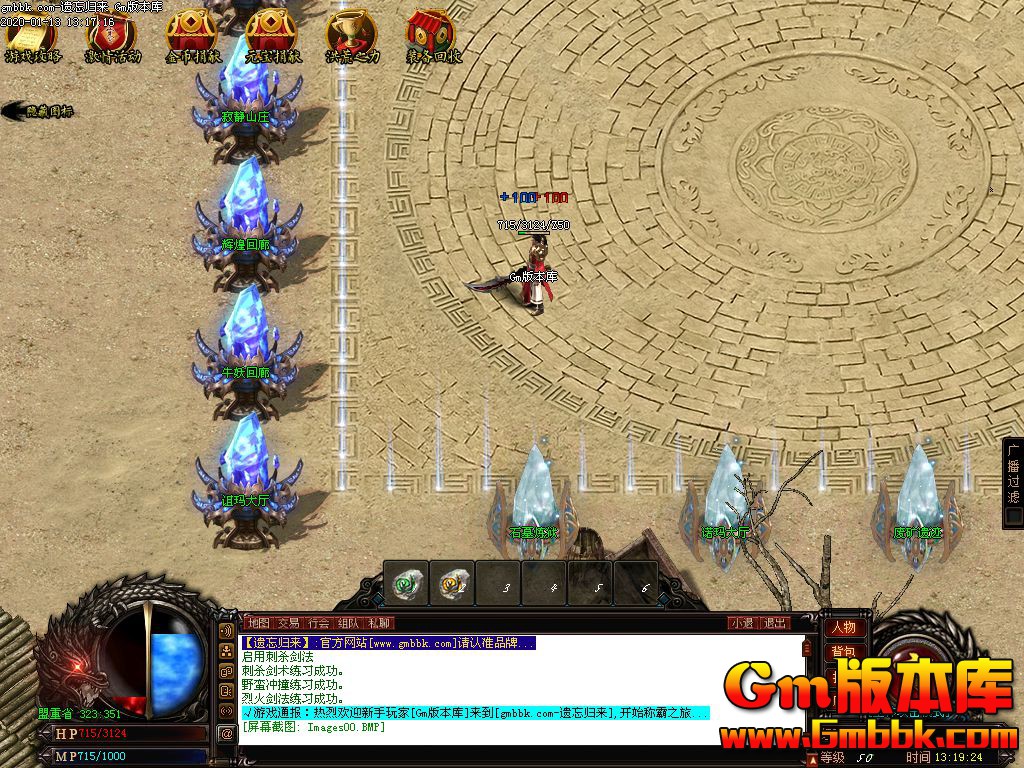Click the 交易 trade button
This screenshot has height=768, width=1024.
[288, 623]
